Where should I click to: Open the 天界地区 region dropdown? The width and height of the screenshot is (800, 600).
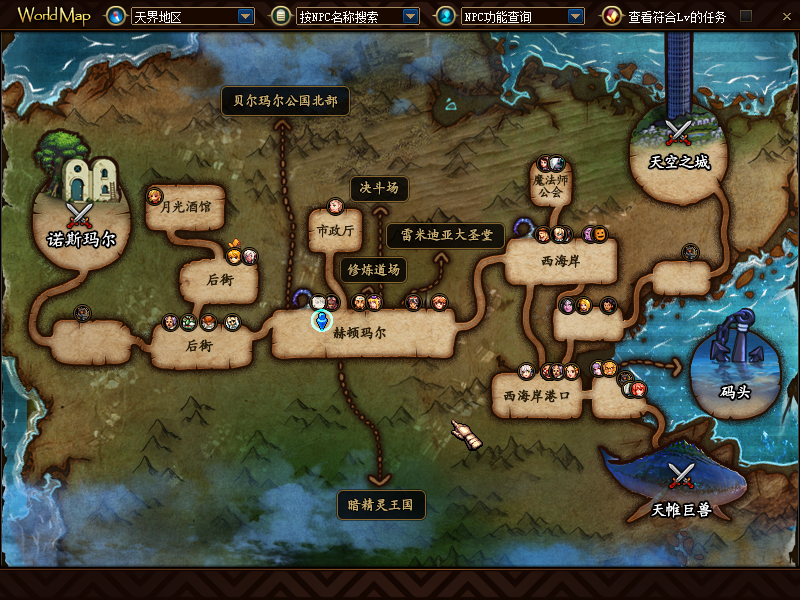(246, 17)
